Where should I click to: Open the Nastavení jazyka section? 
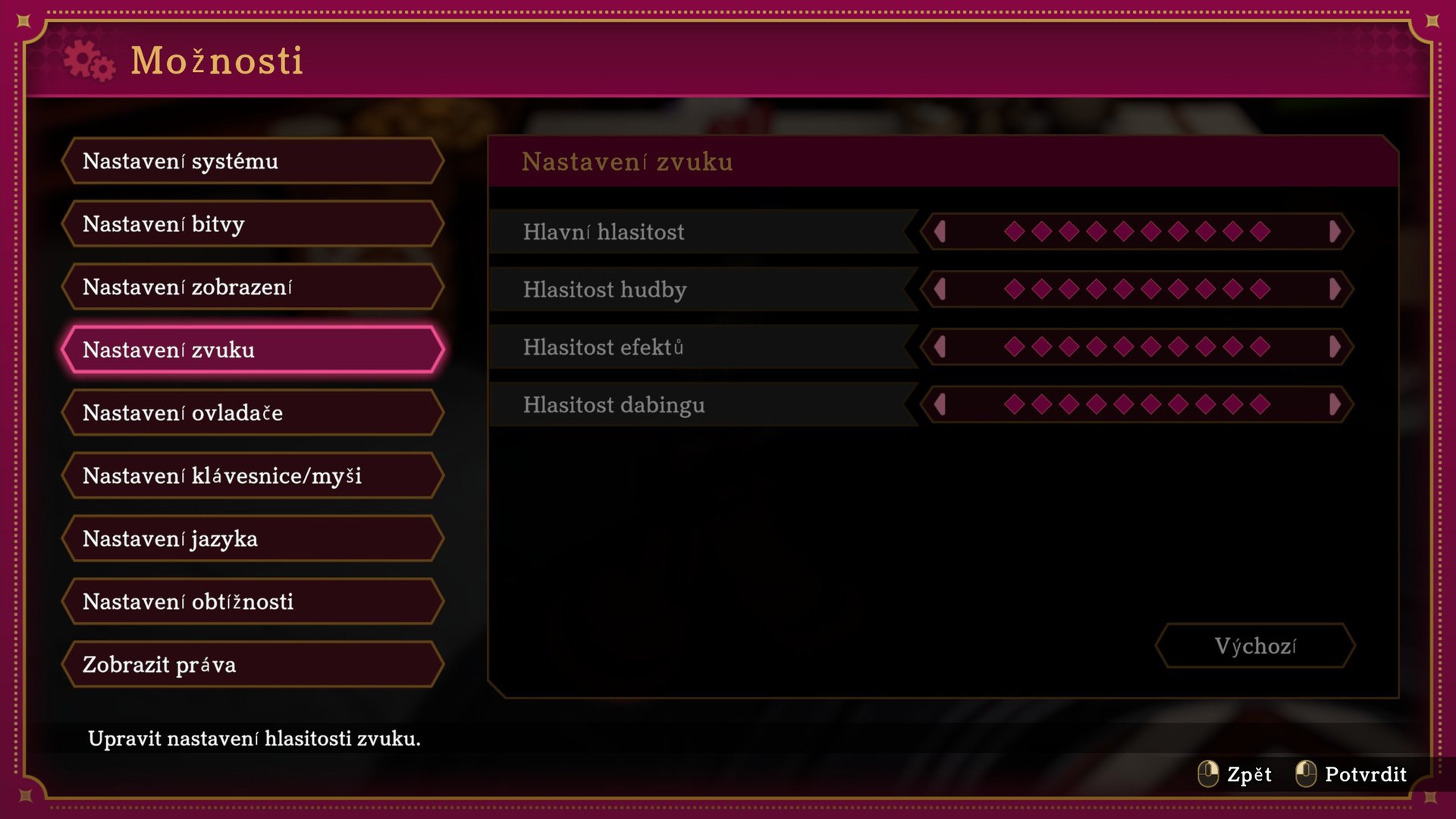(254, 538)
